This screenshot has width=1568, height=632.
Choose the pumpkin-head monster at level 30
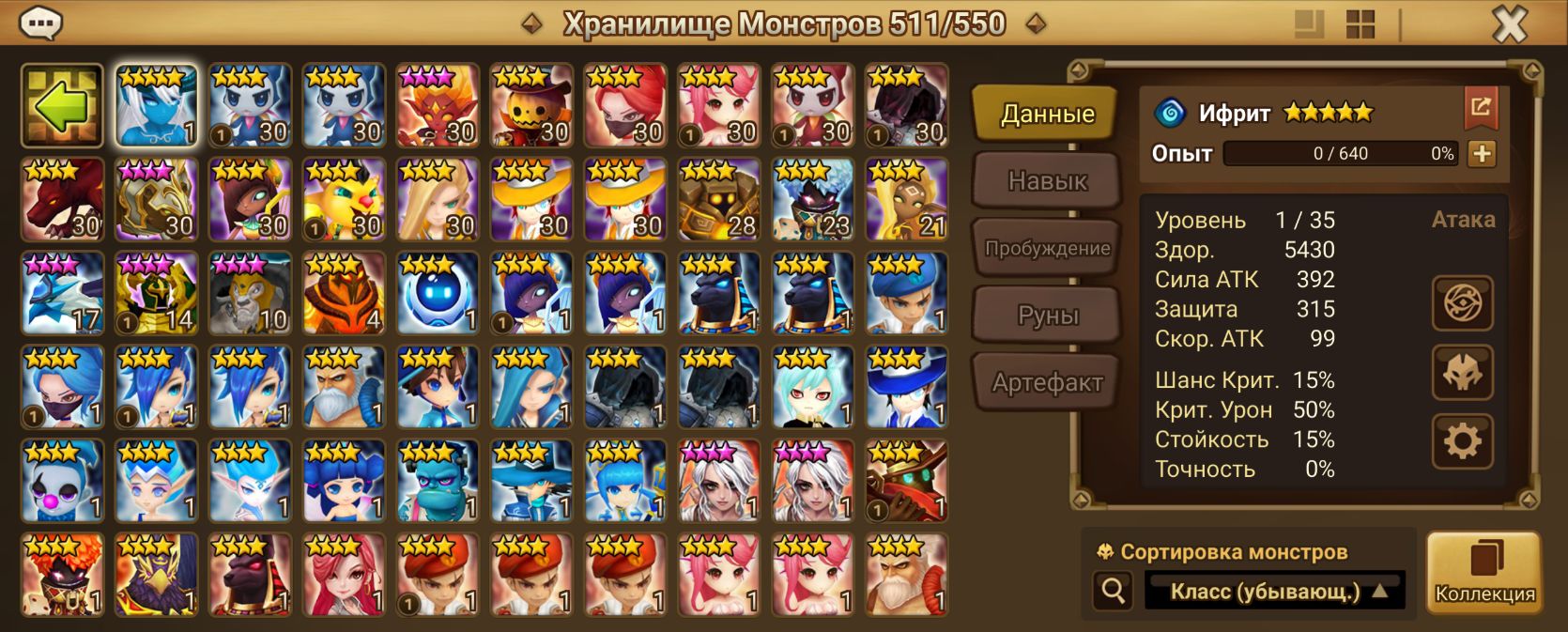(x=531, y=106)
